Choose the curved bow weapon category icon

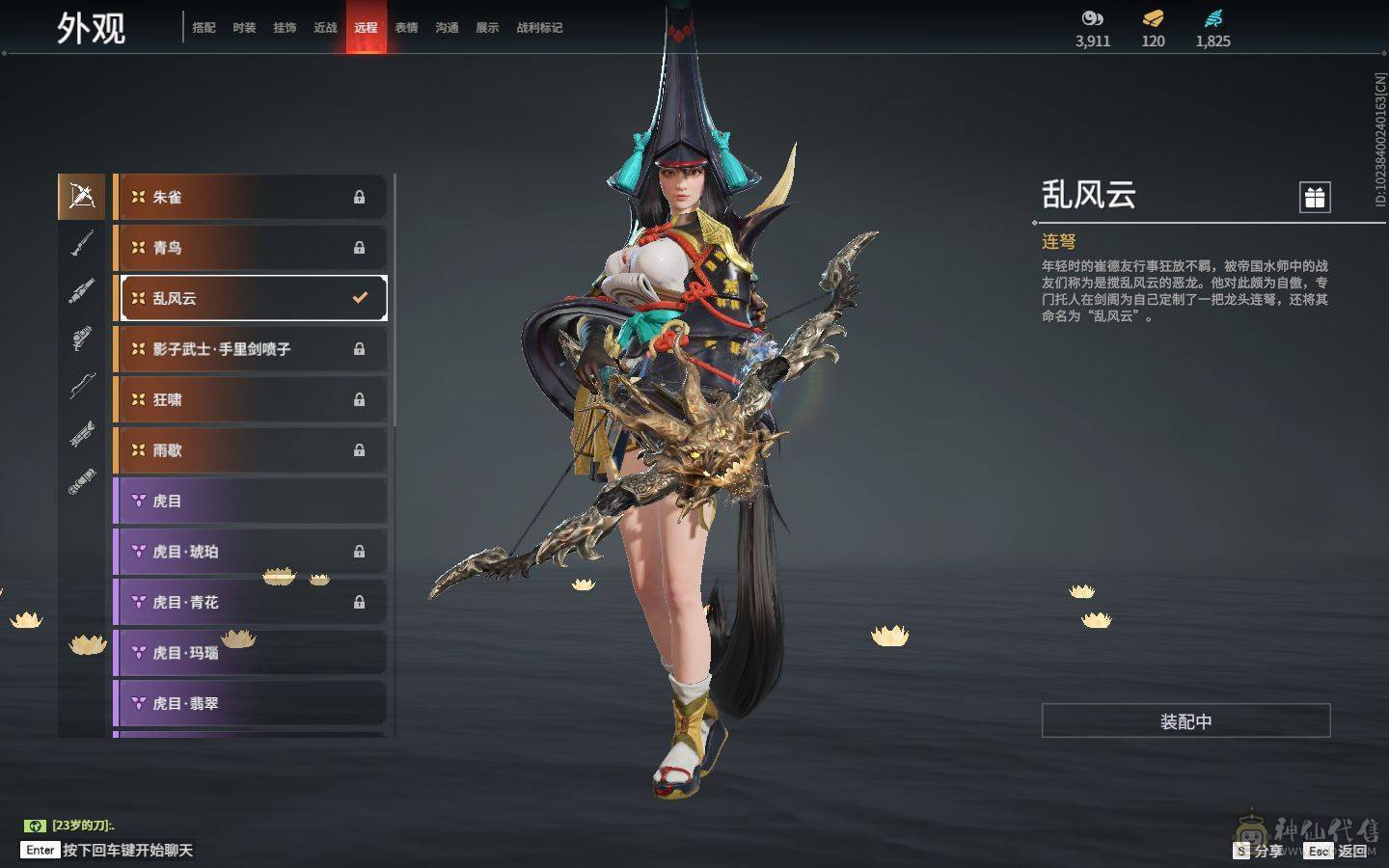(82, 386)
